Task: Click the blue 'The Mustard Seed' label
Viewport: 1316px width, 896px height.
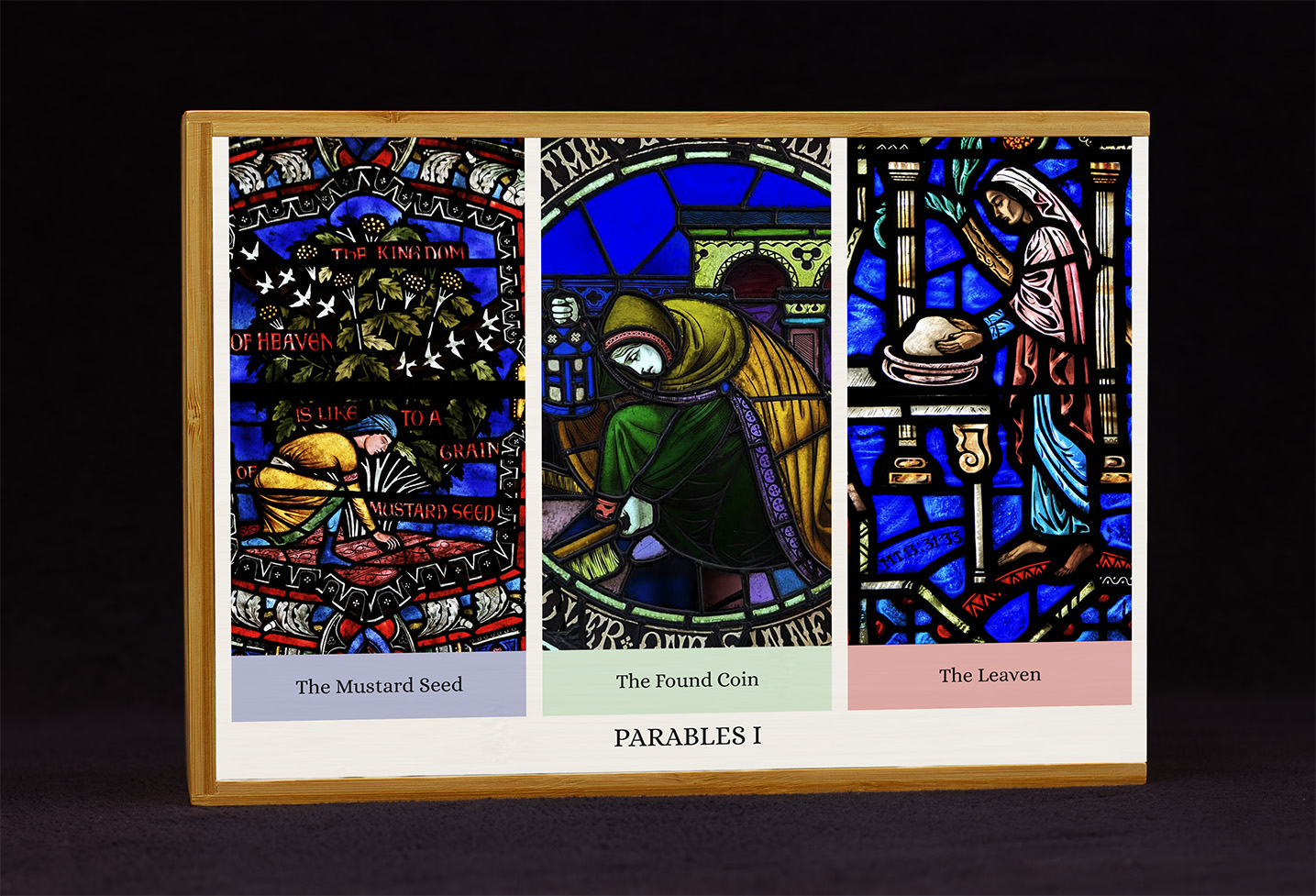Action: tap(379, 686)
